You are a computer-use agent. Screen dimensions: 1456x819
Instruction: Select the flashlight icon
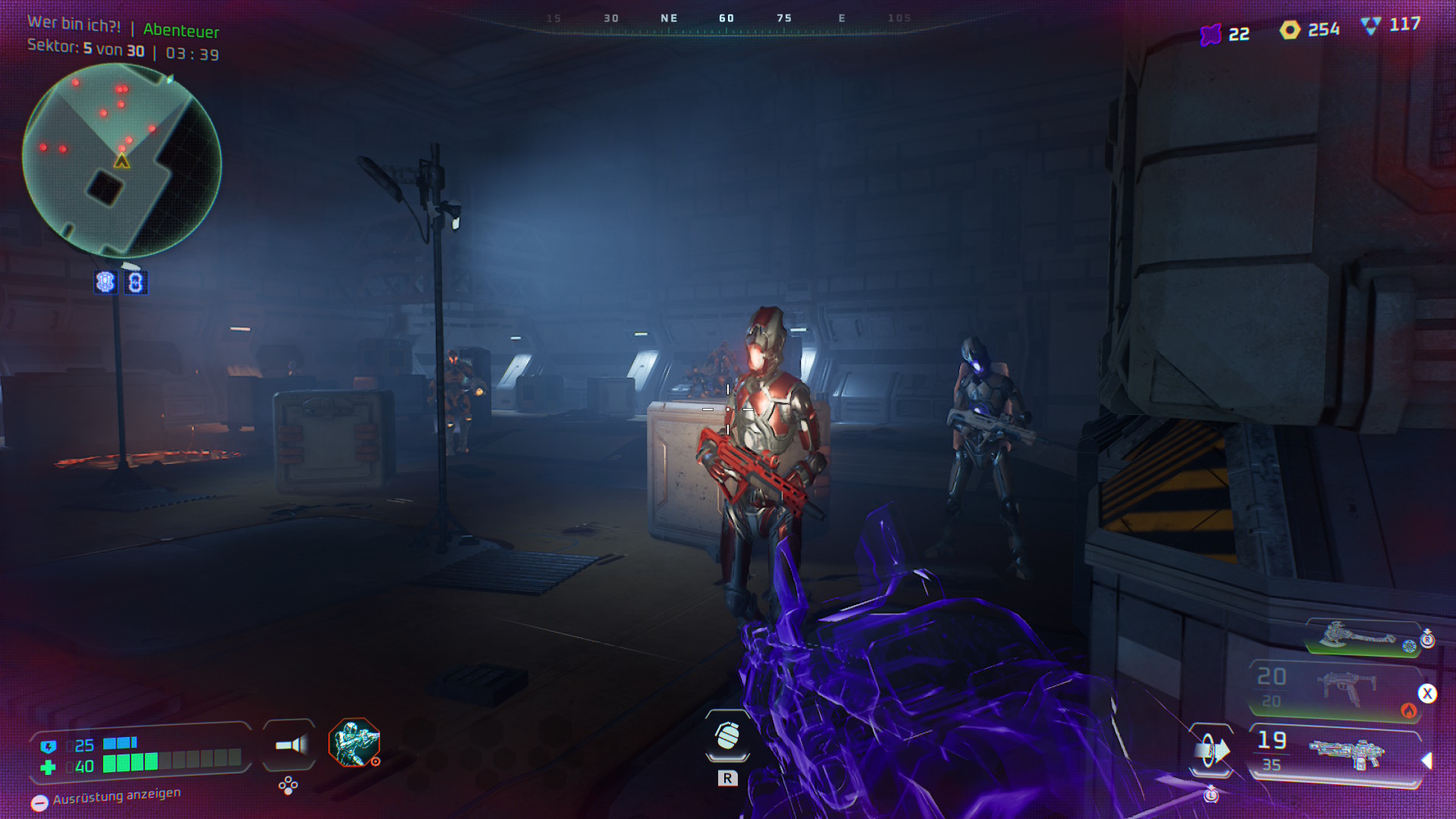point(290,745)
